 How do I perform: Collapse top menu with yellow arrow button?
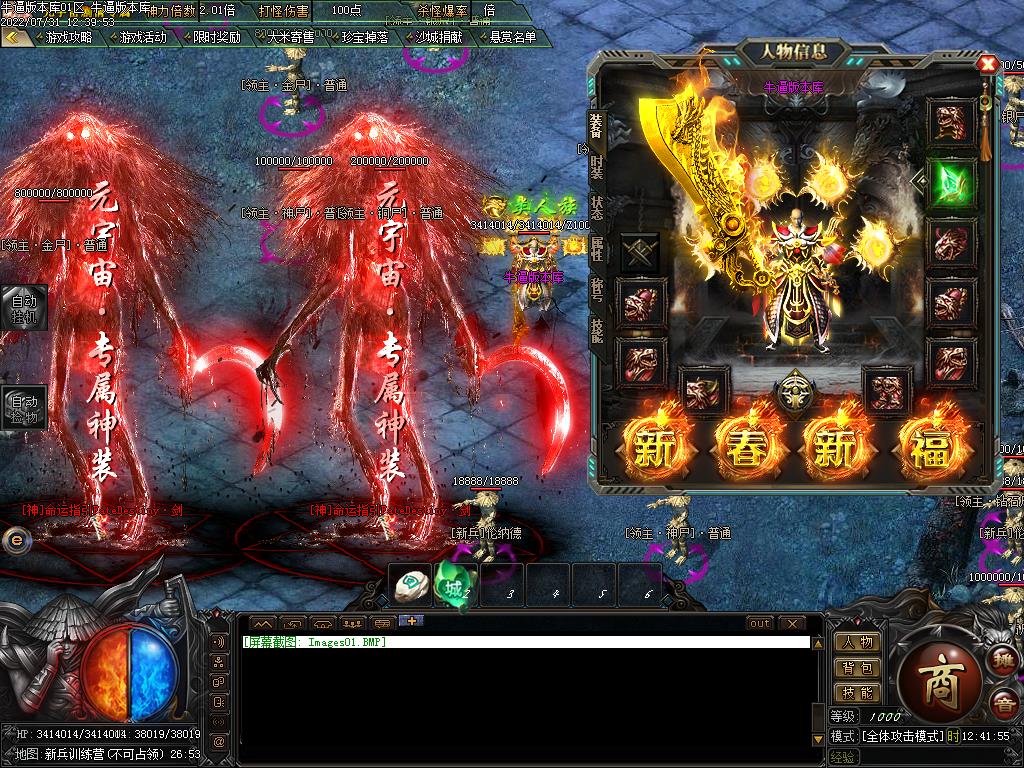(x=14, y=37)
